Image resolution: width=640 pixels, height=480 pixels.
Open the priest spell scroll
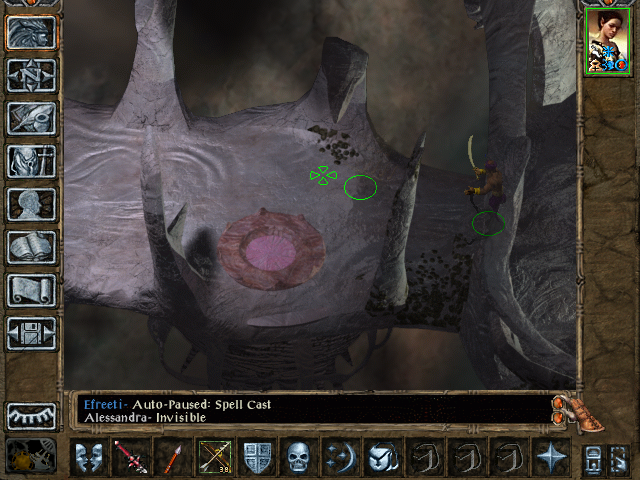[31, 290]
